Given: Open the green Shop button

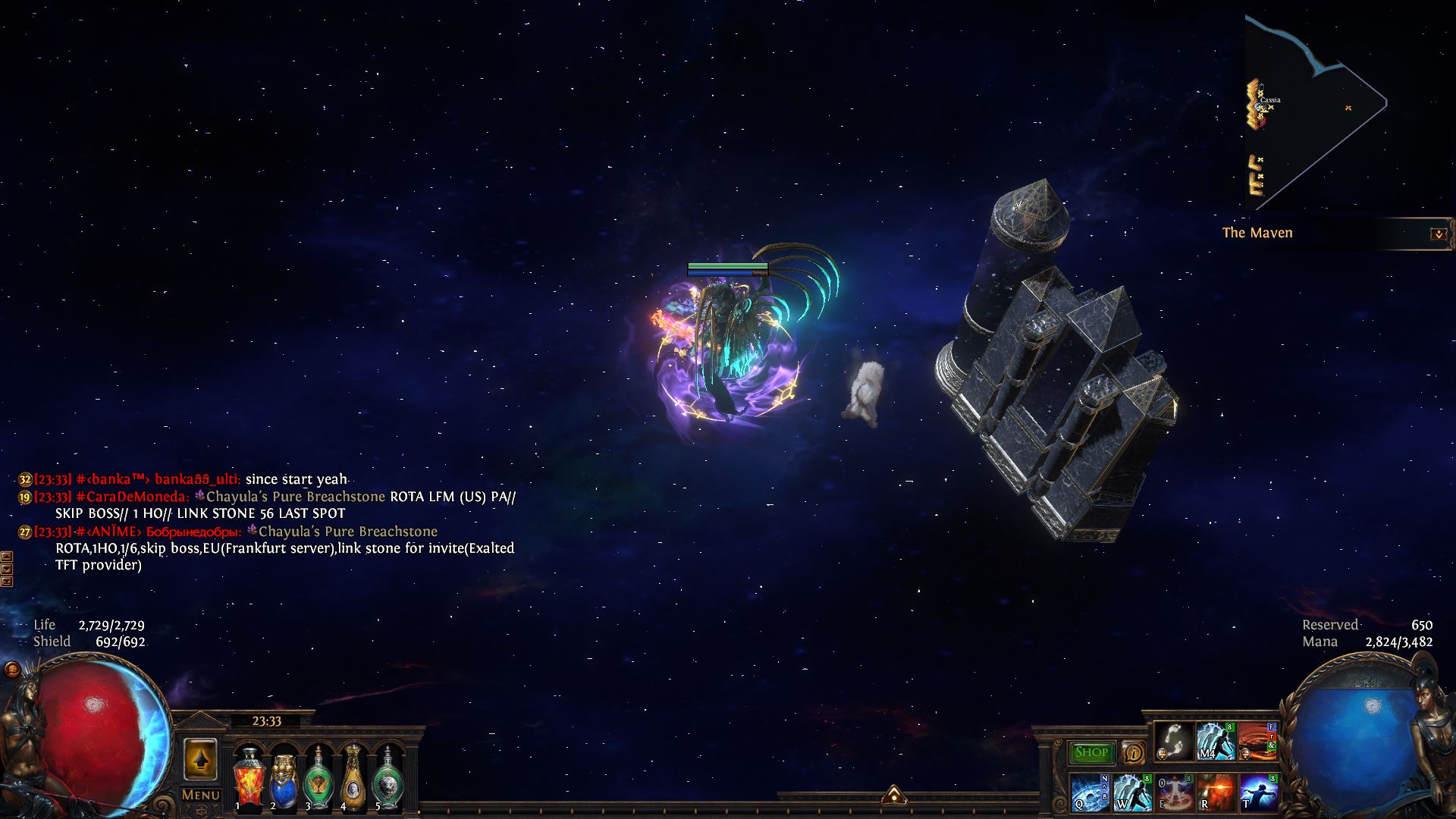Looking at the screenshot, I should click(1091, 752).
